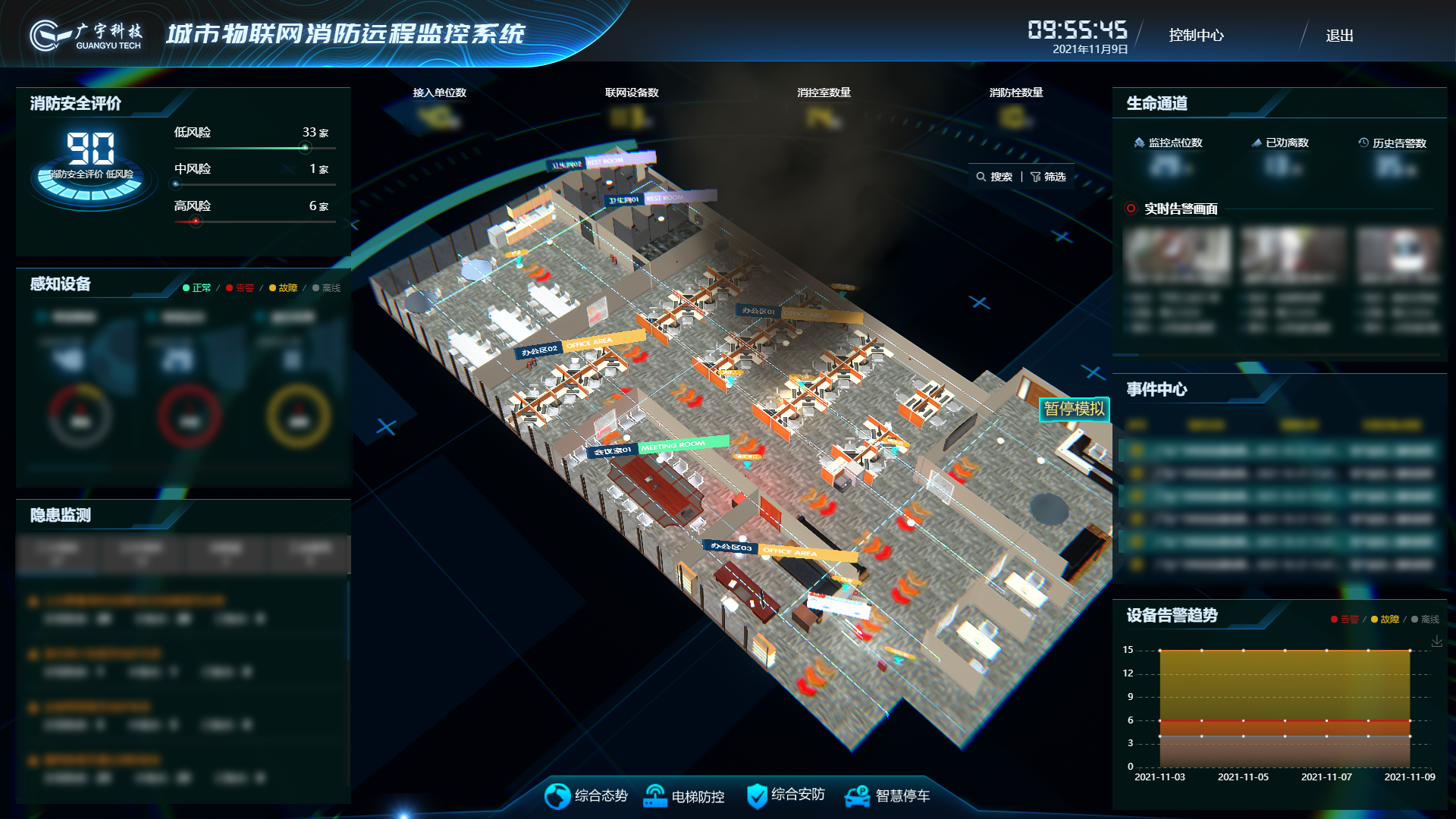This screenshot has height=819, width=1456.
Task: Open the first 实时告警画面 thumbnail
Action: tap(1177, 256)
